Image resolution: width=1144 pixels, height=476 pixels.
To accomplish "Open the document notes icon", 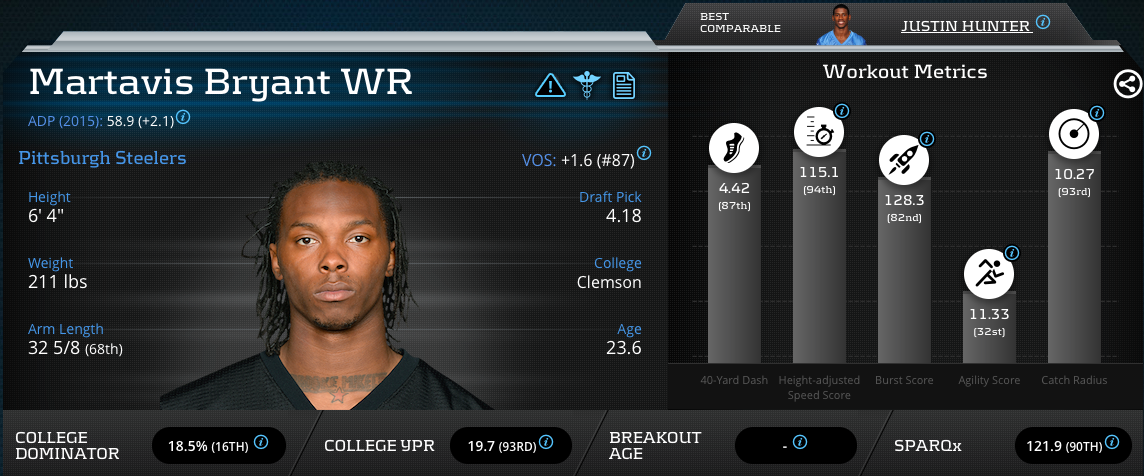I will point(624,85).
